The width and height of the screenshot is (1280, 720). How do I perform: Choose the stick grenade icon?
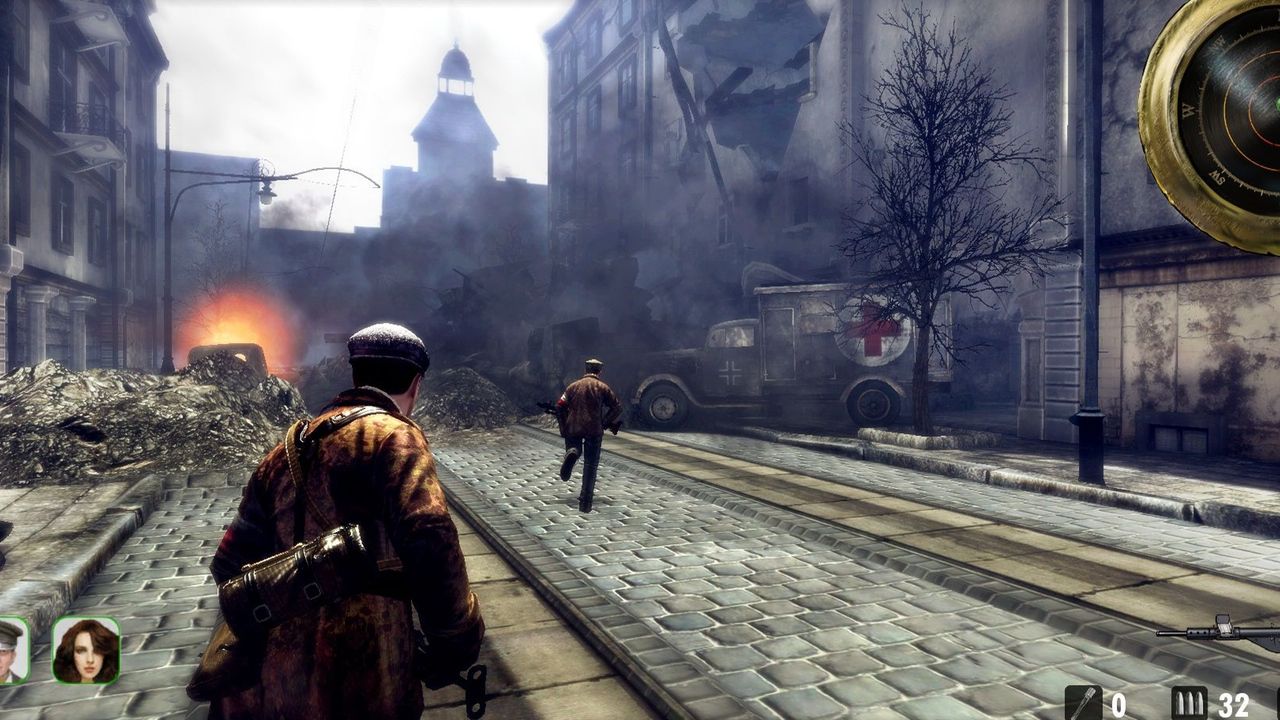[x=1083, y=703]
